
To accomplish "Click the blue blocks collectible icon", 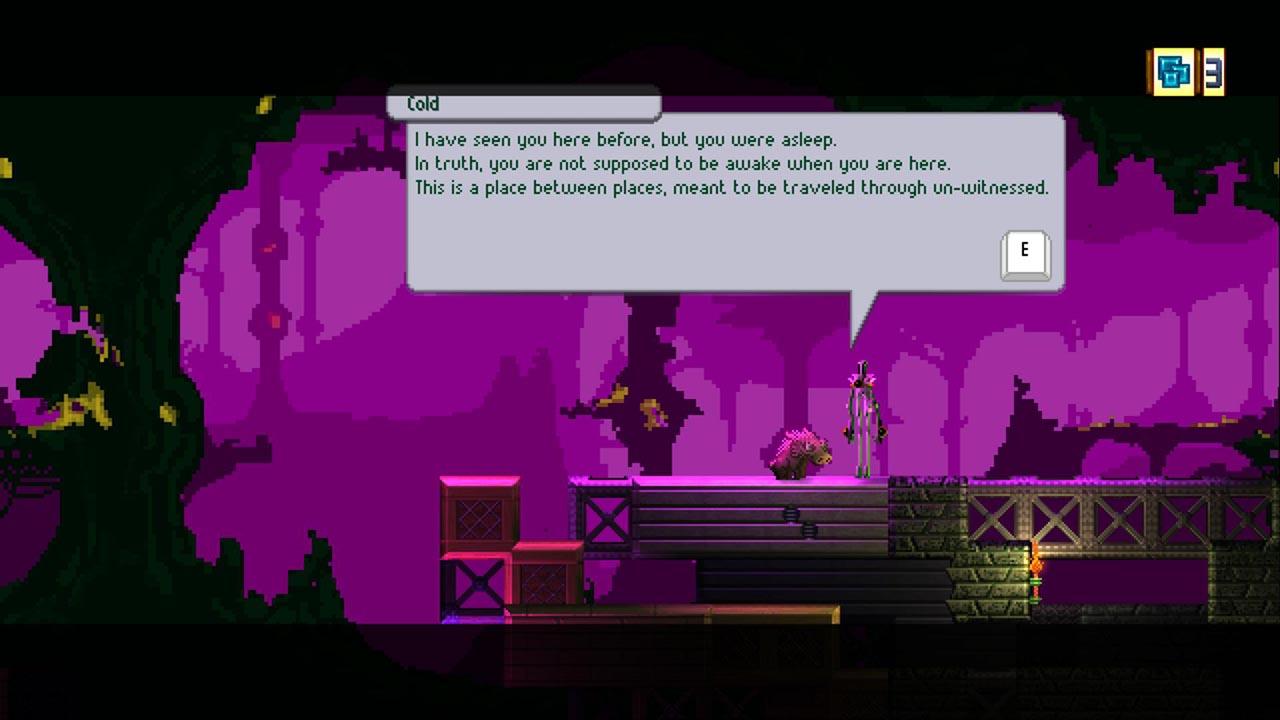I will coord(1172,72).
